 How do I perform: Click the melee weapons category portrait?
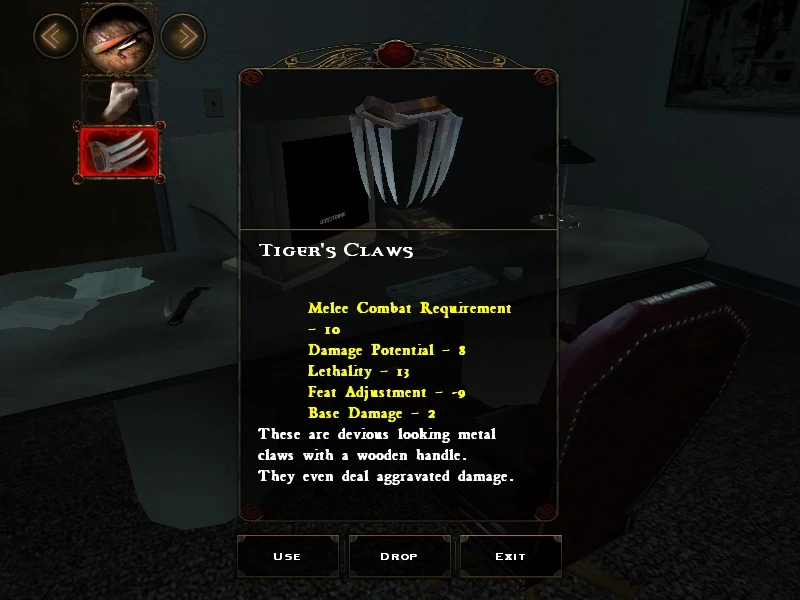(119, 38)
